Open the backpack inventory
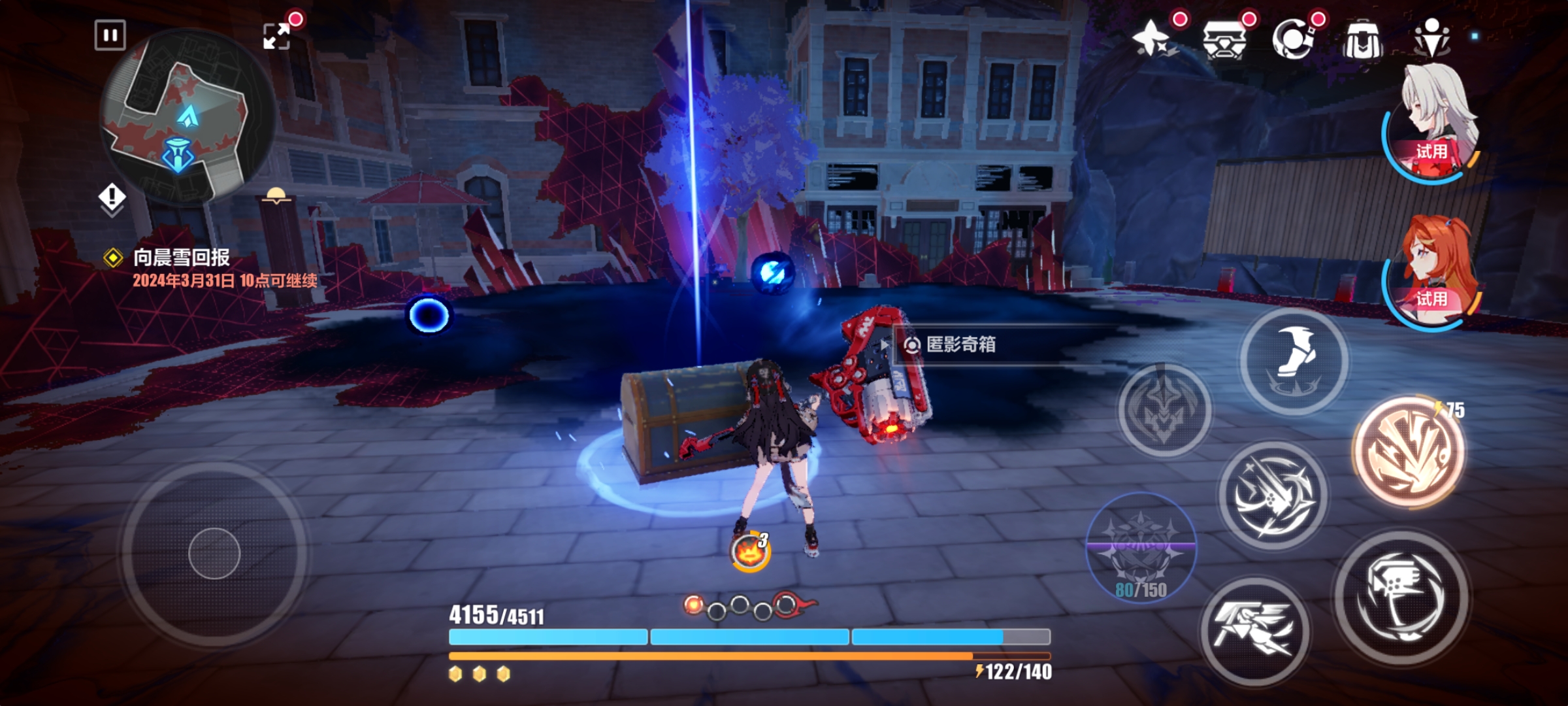Image resolution: width=1568 pixels, height=706 pixels. tap(1363, 39)
